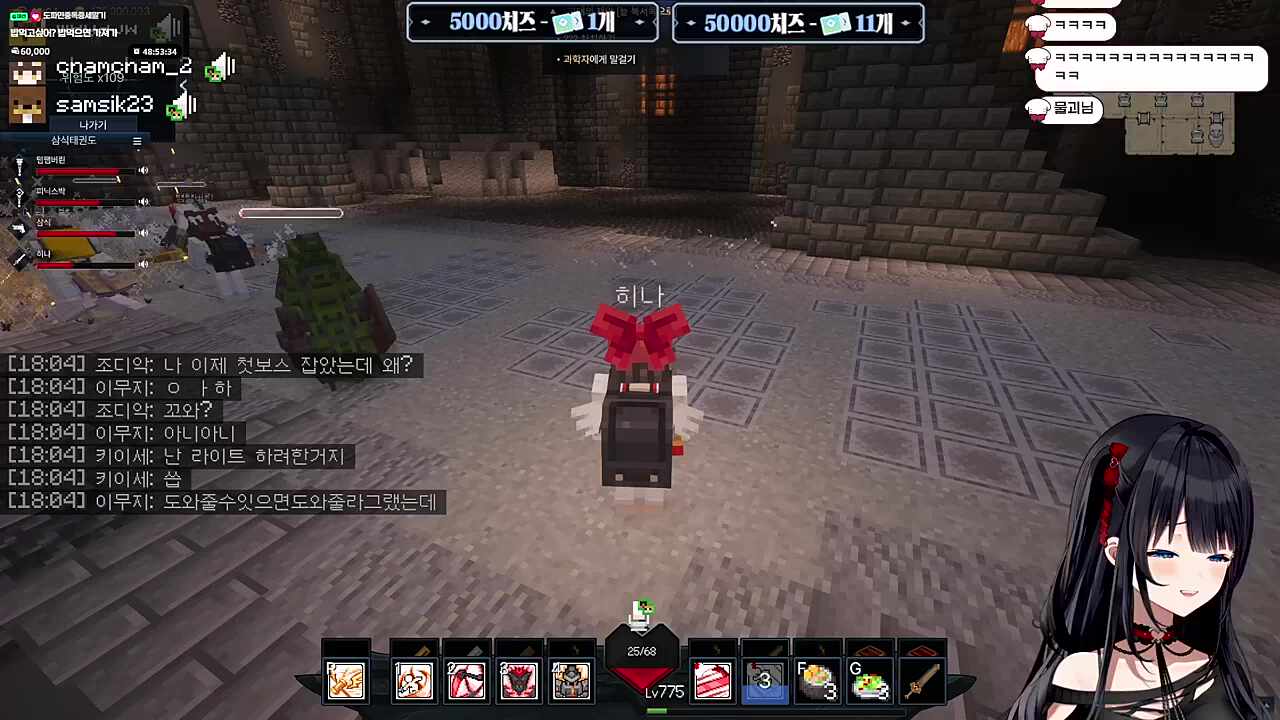This screenshot has width=1280, height=720.
Task: Trigger the beast skill in slot 4
Action: tap(519, 680)
